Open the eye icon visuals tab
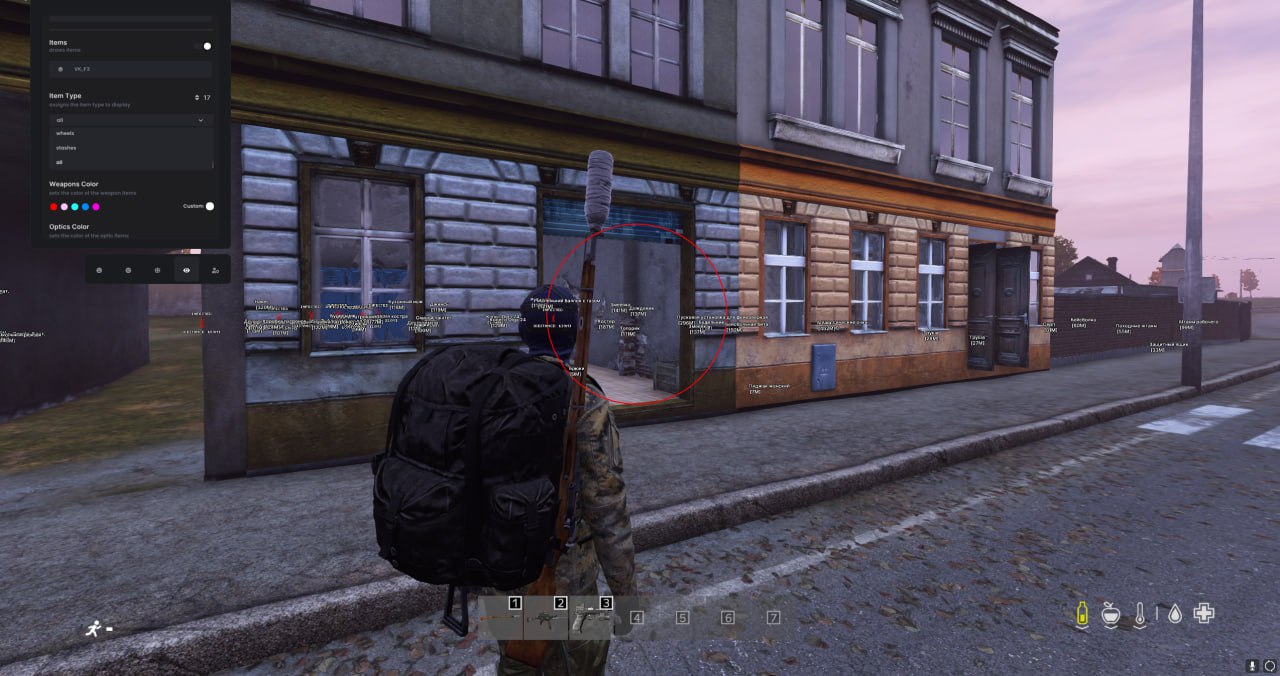The width and height of the screenshot is (1280, 676). coord(187,270)
